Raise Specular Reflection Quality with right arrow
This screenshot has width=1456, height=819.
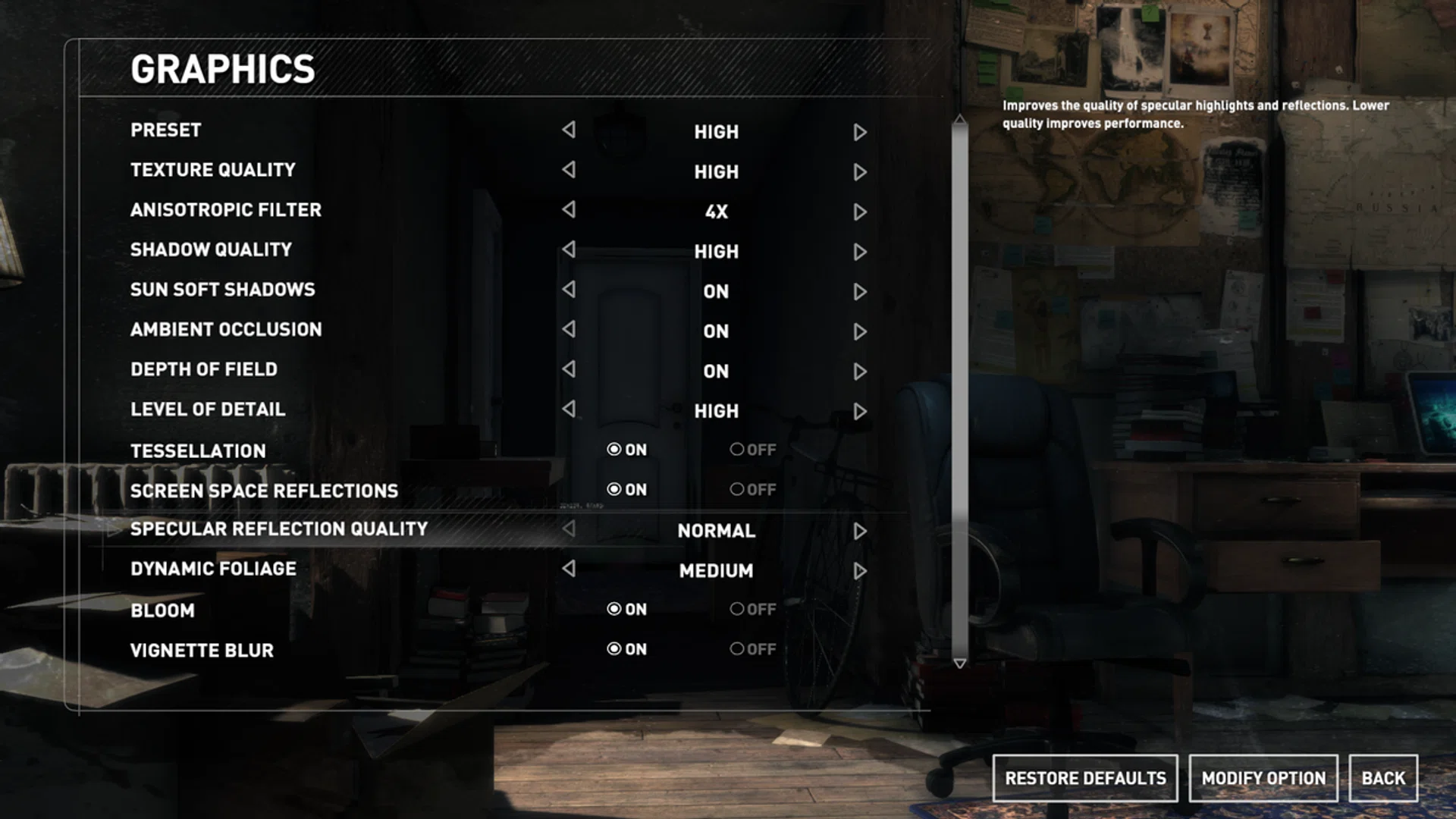pyautogui.click(x=859, y=531)
